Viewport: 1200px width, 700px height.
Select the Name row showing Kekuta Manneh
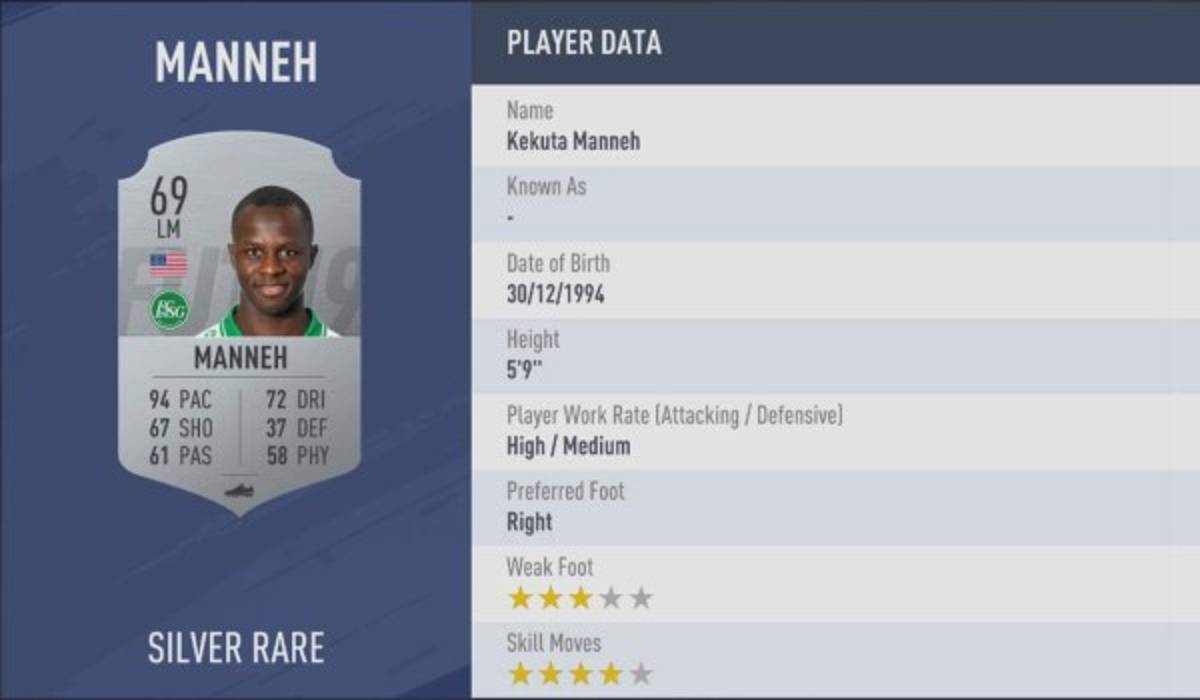(835, 125)
